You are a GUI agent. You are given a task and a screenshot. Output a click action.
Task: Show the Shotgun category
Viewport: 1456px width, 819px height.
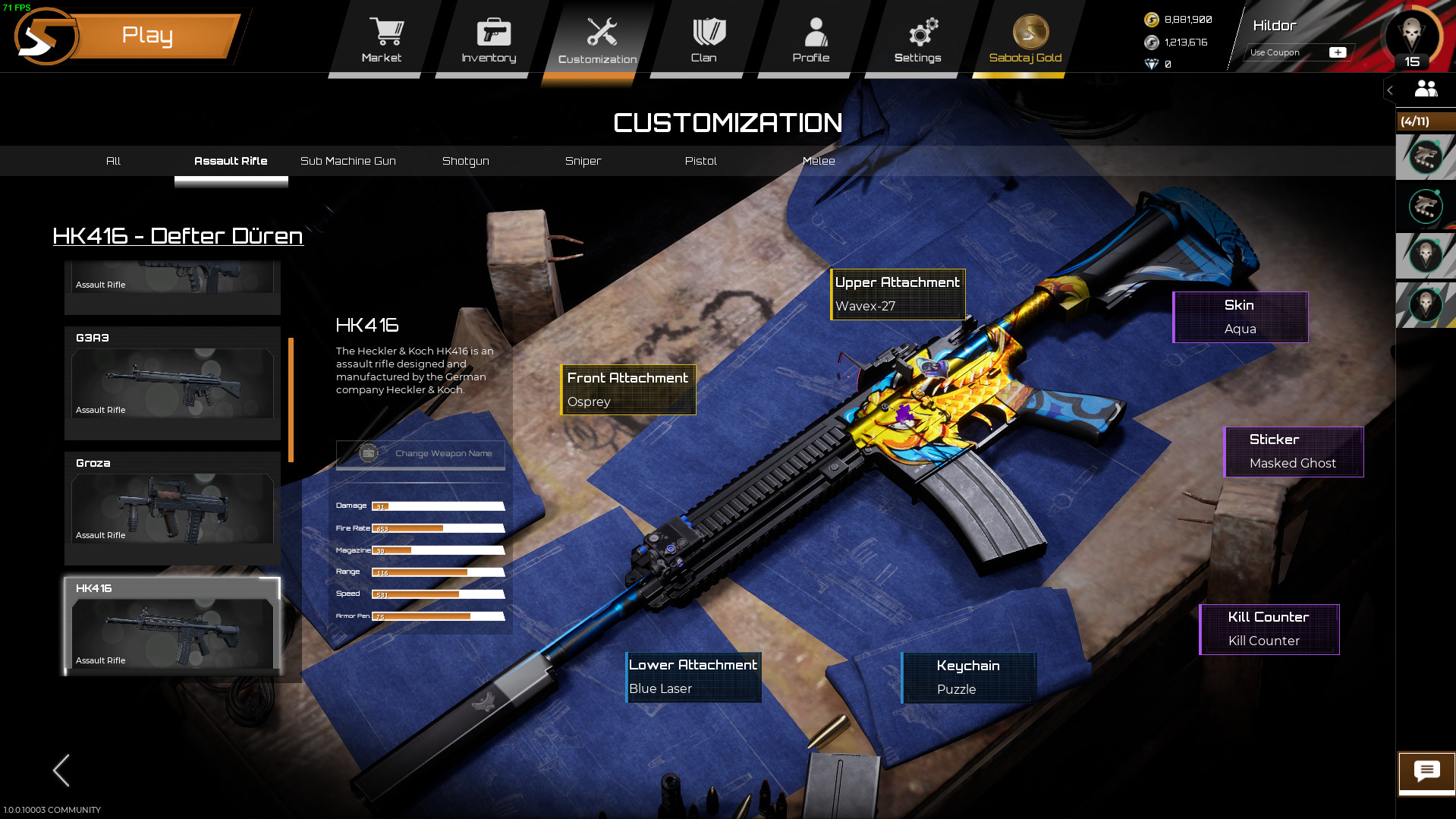click(466, 161)
